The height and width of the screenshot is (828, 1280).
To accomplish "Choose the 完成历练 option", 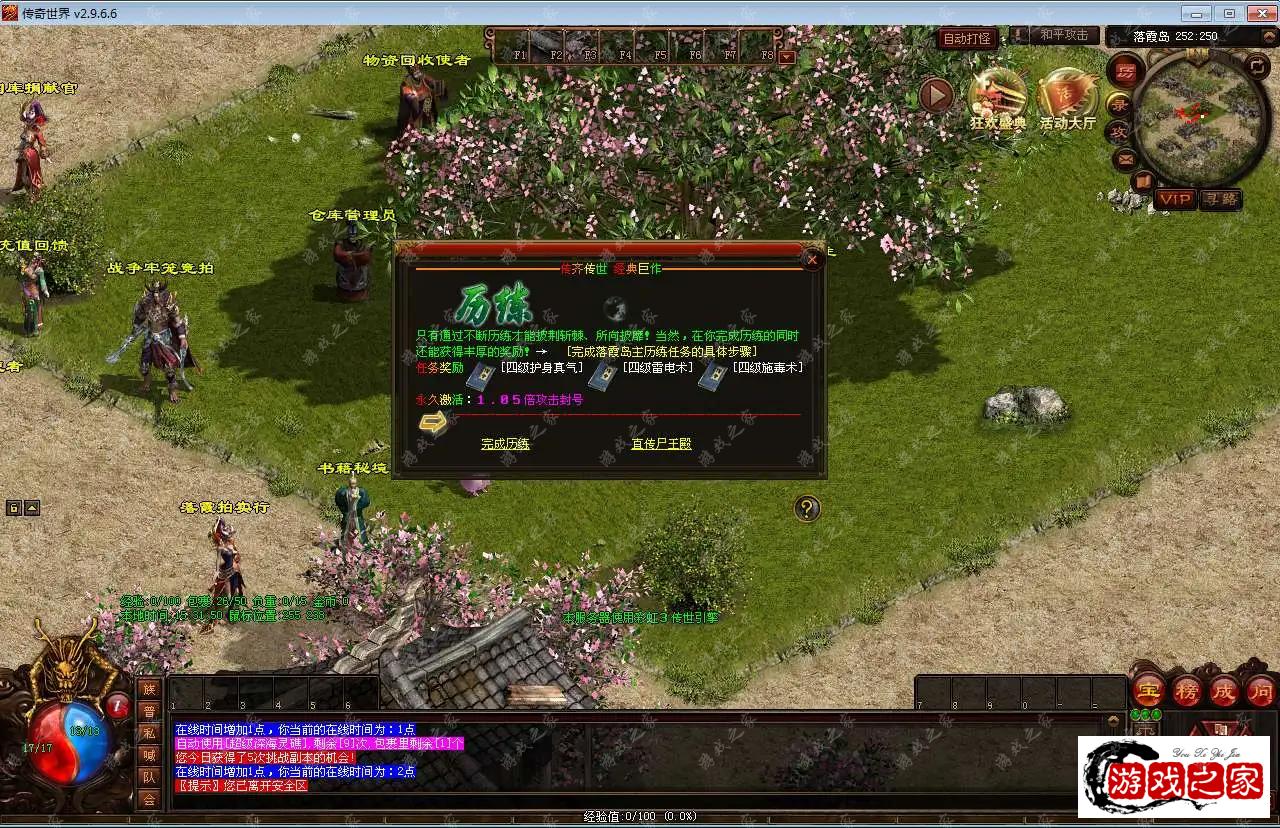I will click(505, 443).
